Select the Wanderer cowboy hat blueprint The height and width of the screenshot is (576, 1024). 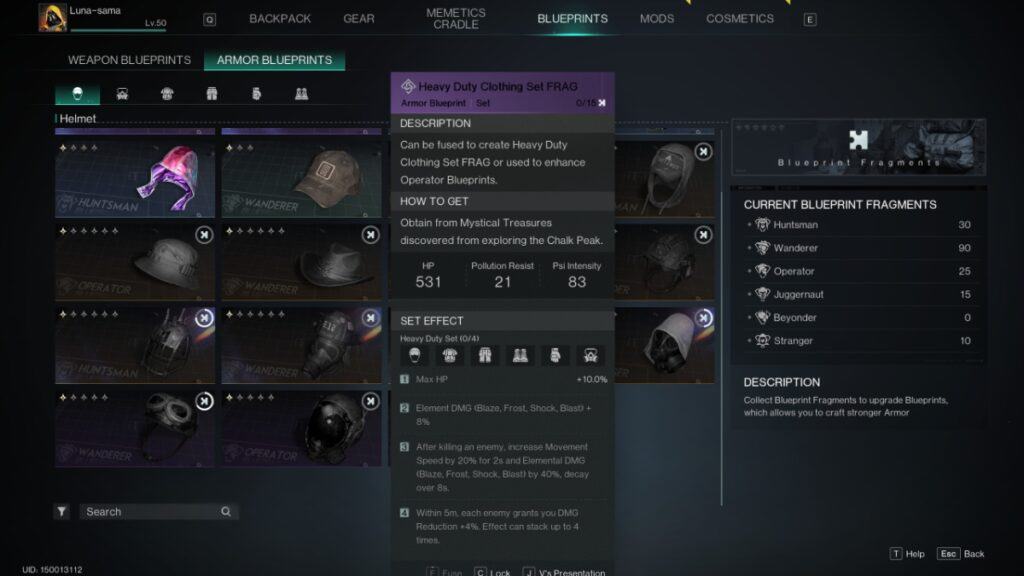[302, 261]
